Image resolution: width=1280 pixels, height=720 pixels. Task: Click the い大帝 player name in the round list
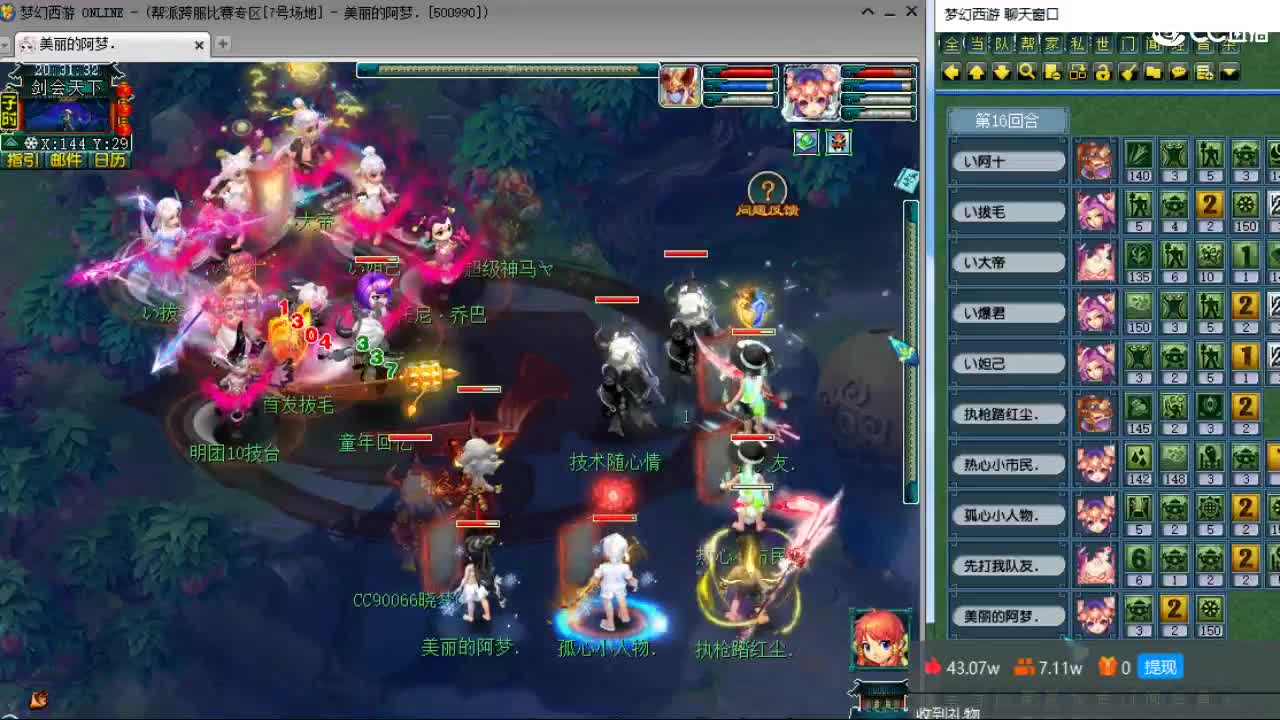tap(1006, 261)
